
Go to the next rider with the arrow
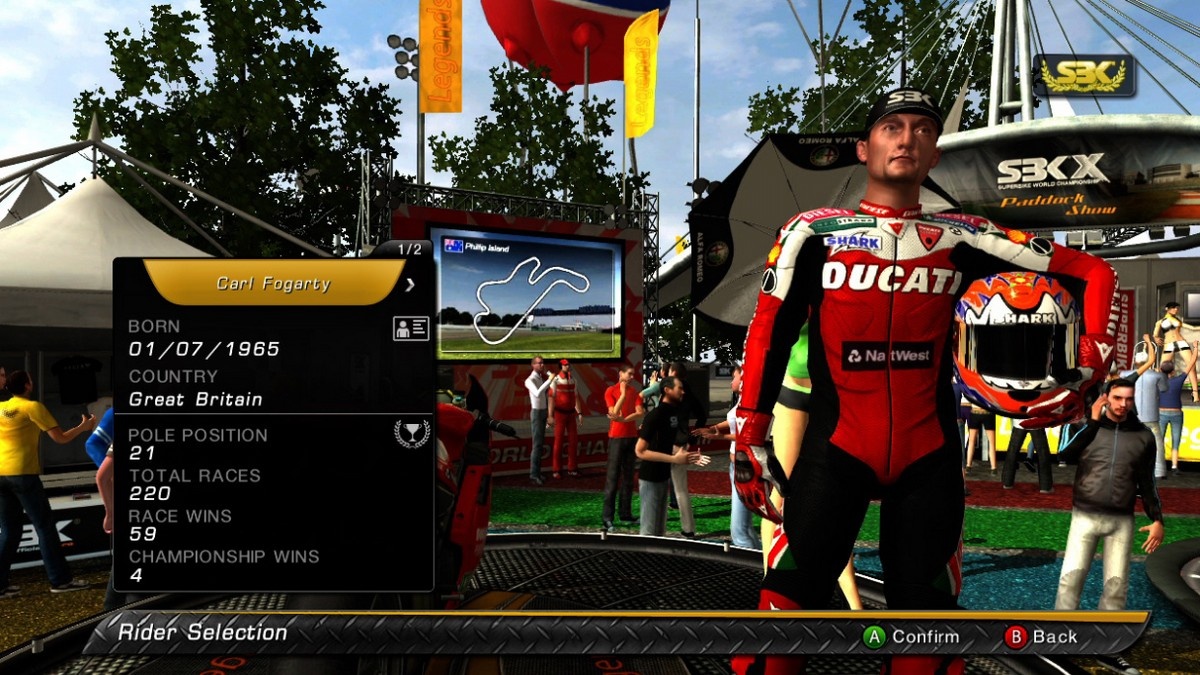[409, 285]
